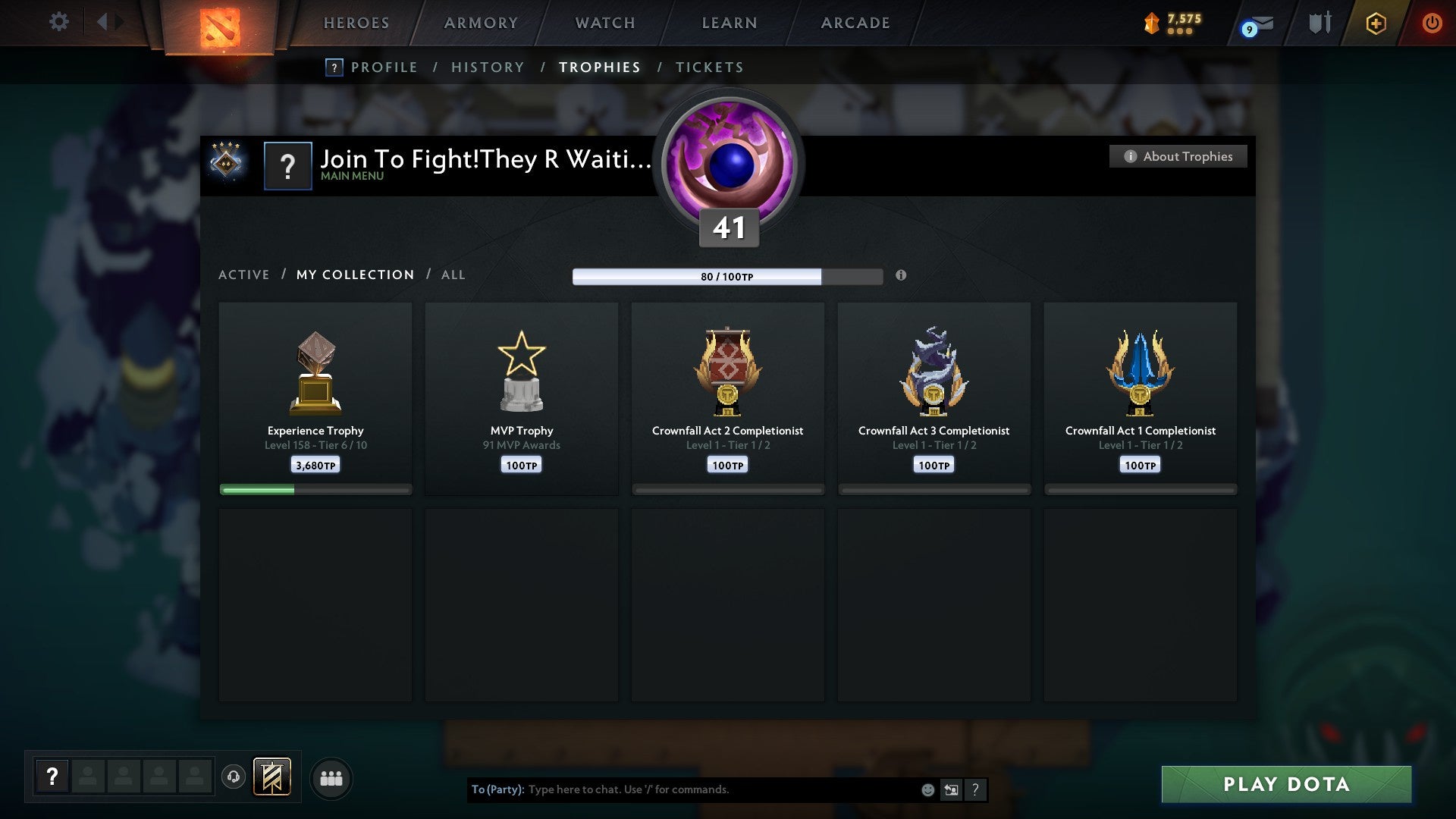
Task: Open notifications mail with 9 unread
Action: (1255, 24)
